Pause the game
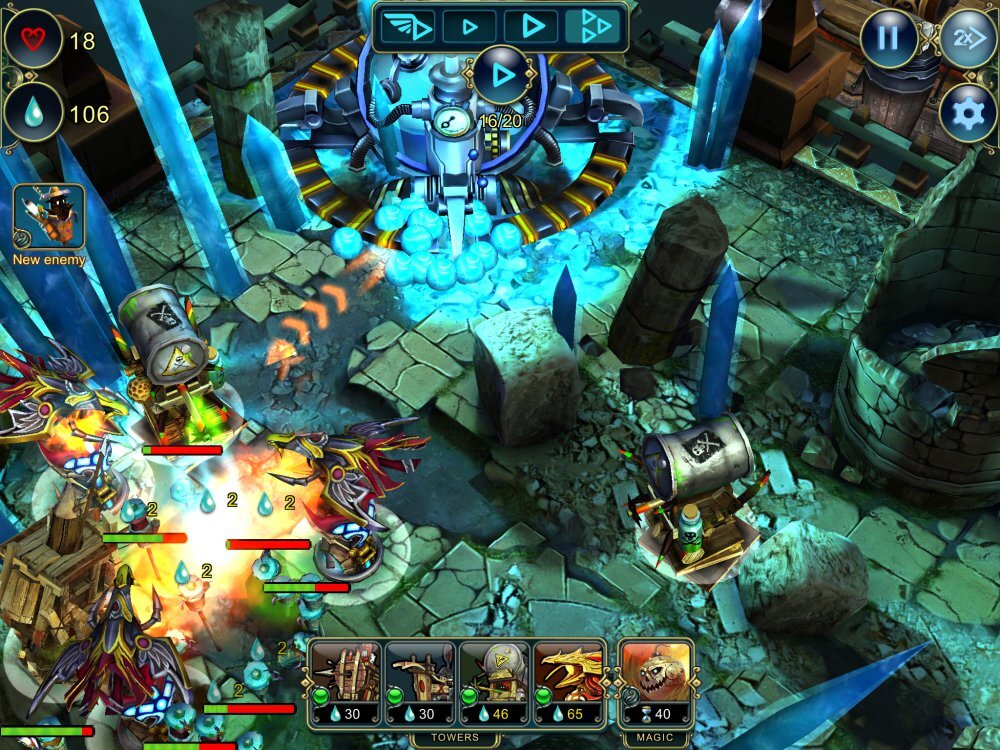This screenshot has width=1000, height=750. tap(888, 40)
